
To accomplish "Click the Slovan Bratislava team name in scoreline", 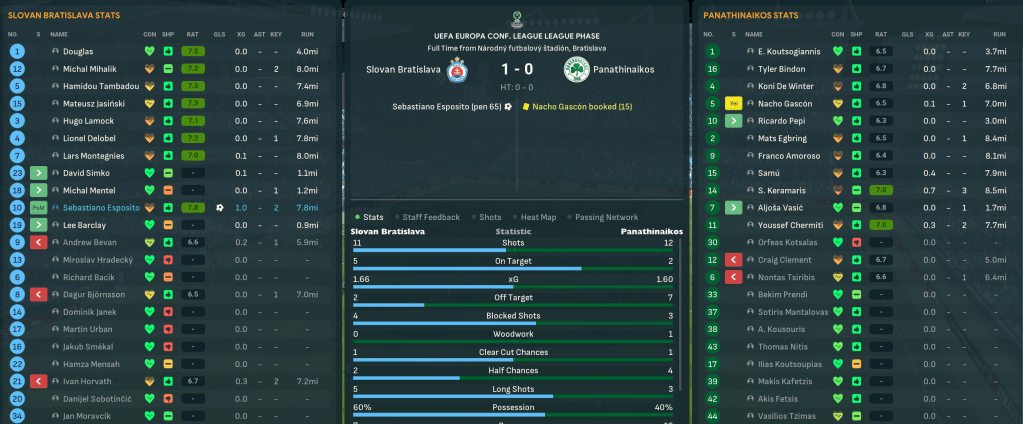I will pos(404,71).
